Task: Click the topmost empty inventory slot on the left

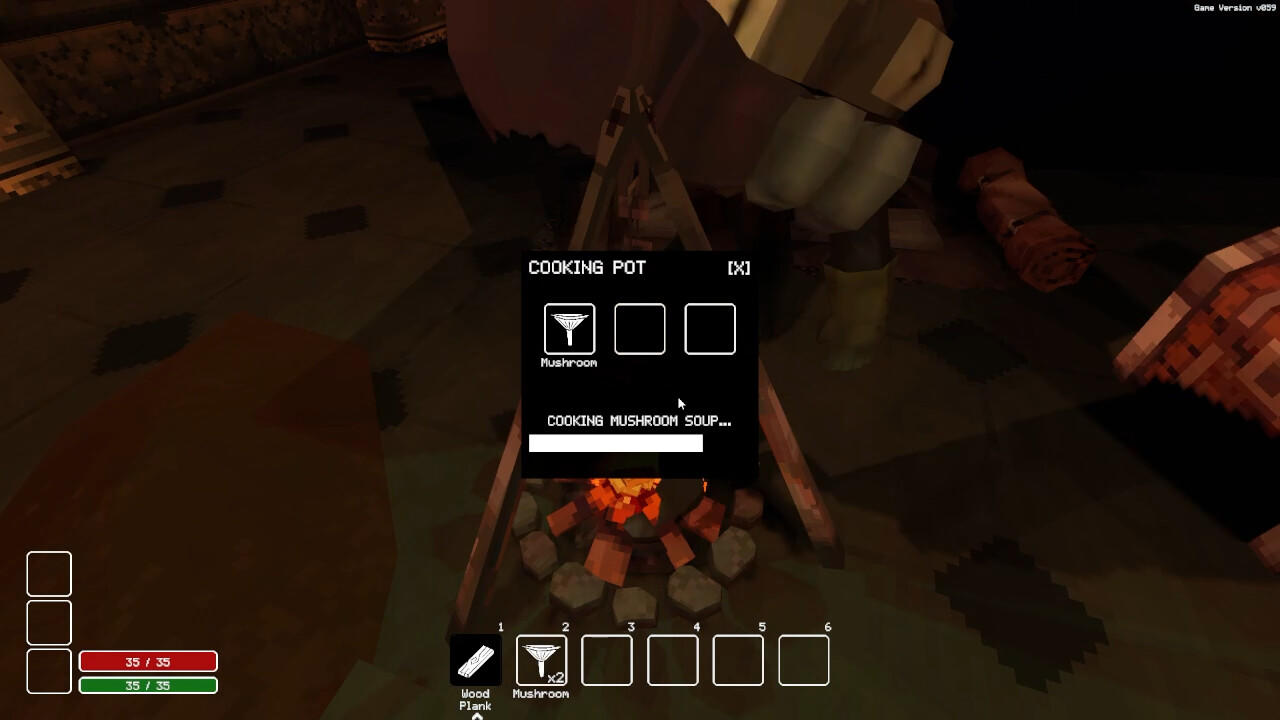Action: pyautogui.click(x=48, y=575)
